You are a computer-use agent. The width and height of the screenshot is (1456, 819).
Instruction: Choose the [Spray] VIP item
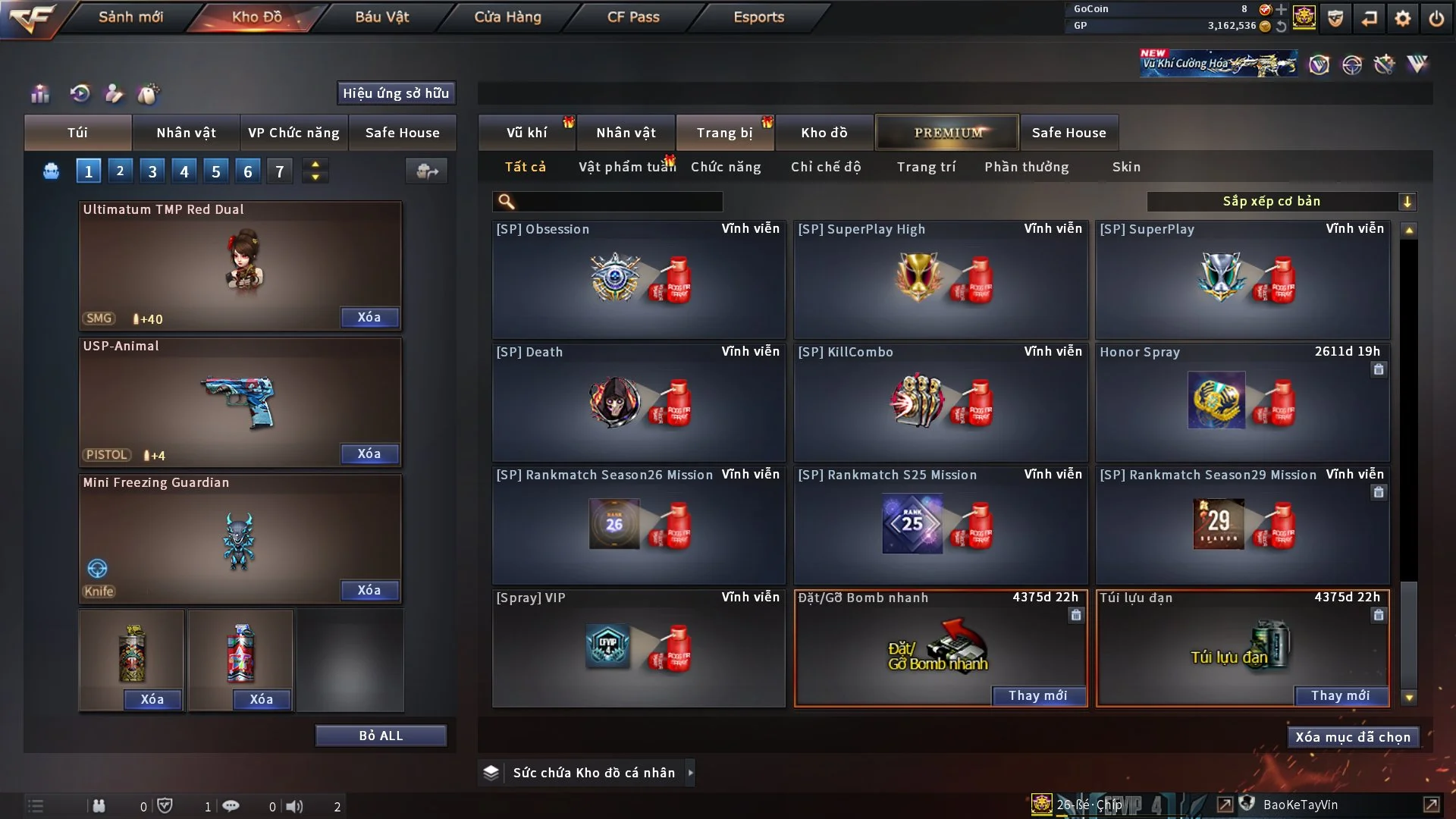(639, 648)
